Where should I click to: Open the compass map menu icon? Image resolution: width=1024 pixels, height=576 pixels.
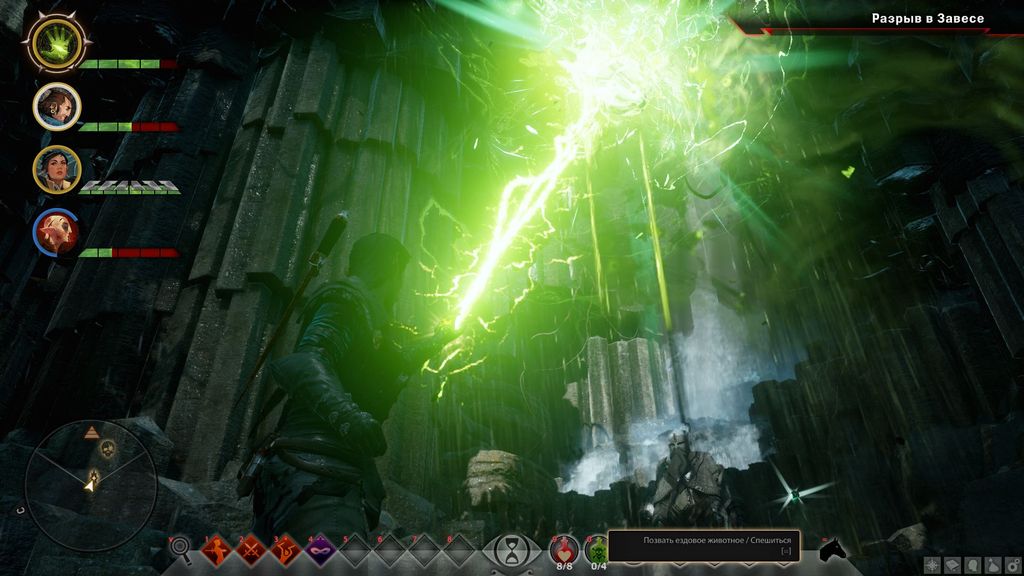(932, 565)
